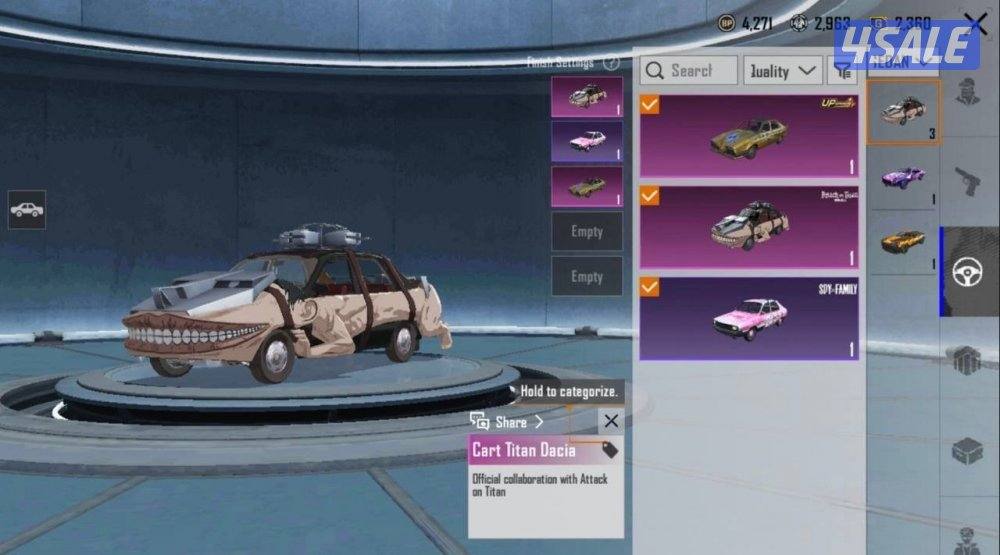Image resolution: width=1000 pixels, height=555 pixels.
Task: Open the Finish Settings help icon
Action: tap(612, 63)
